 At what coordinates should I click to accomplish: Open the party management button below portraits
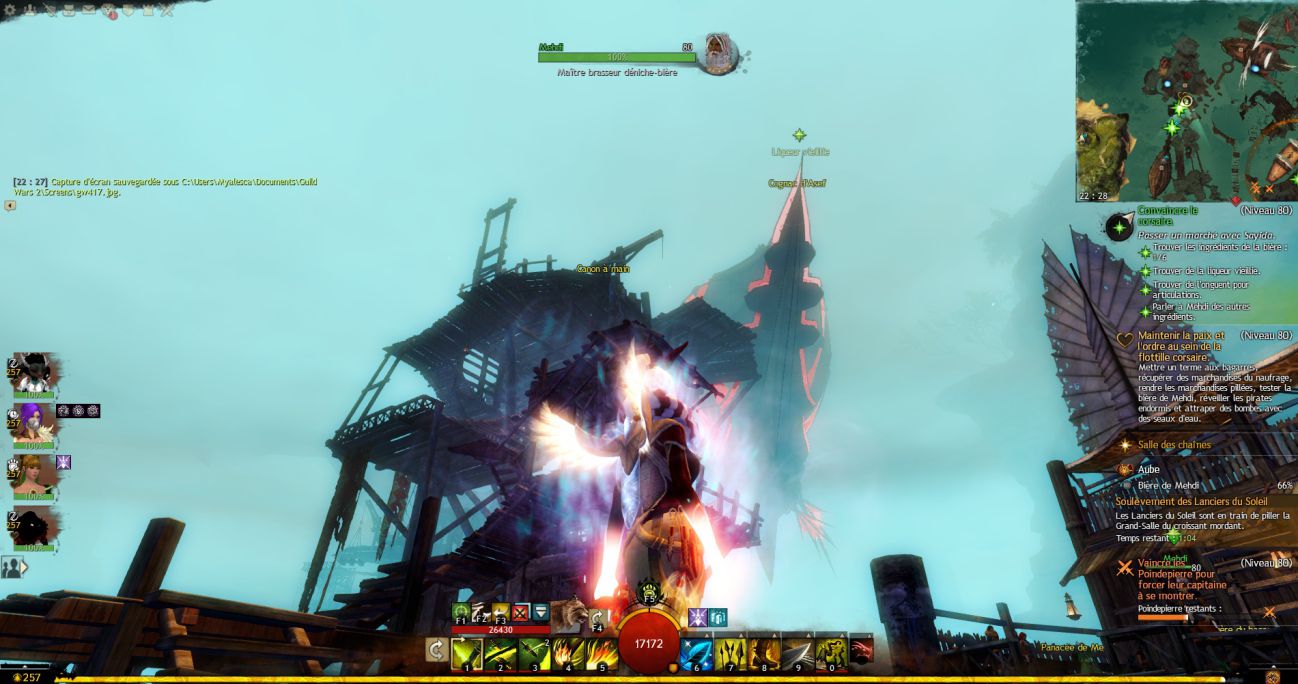pyautogui.click(x=11, y=567)
